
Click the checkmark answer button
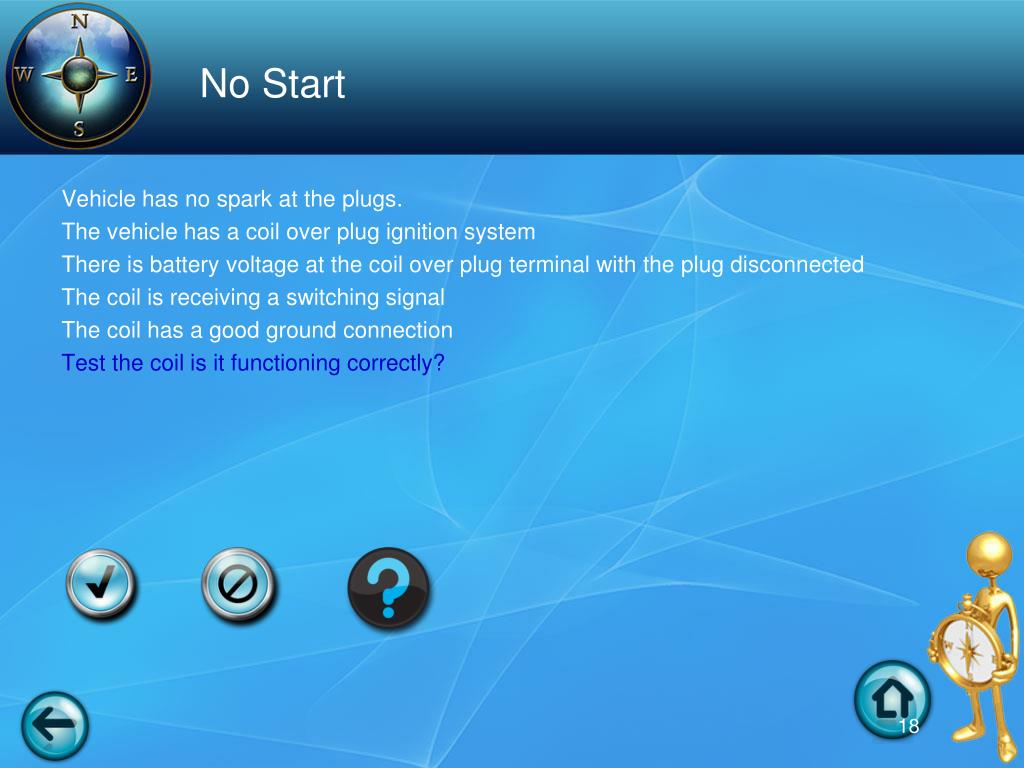point(100,585)
